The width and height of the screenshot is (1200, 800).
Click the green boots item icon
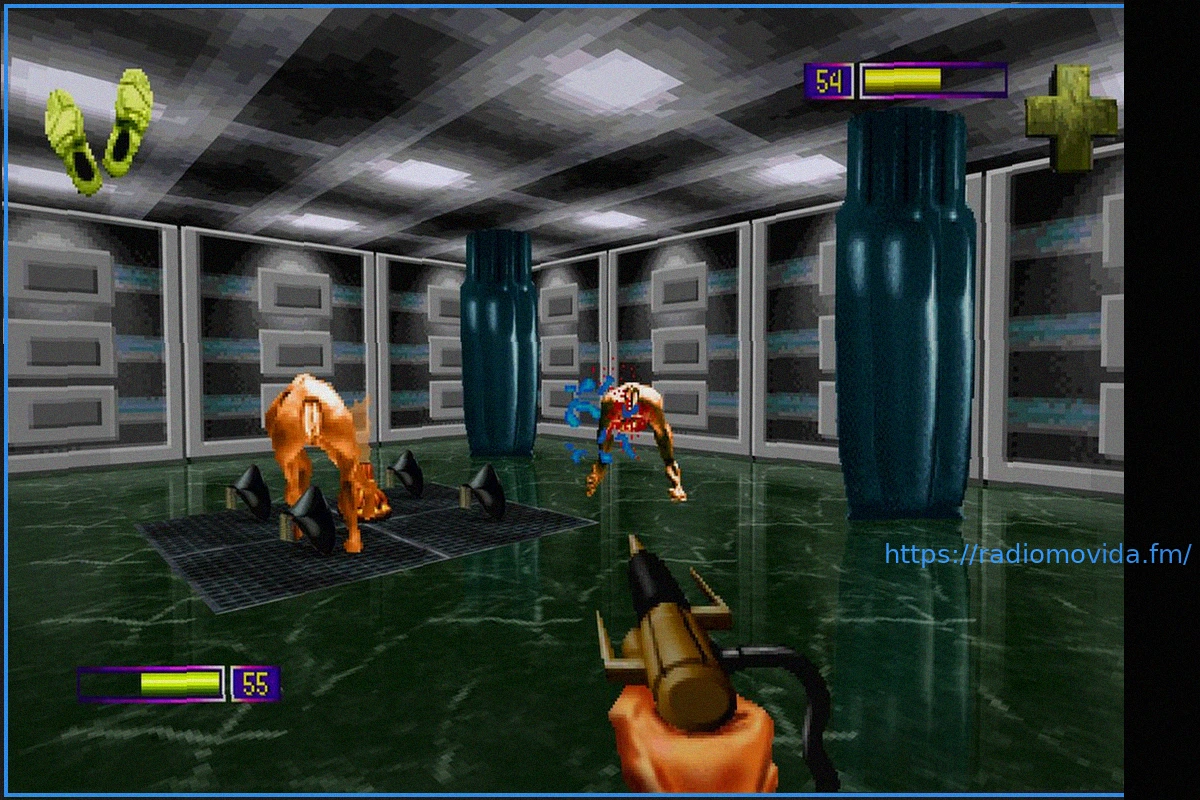pos(100,130)
